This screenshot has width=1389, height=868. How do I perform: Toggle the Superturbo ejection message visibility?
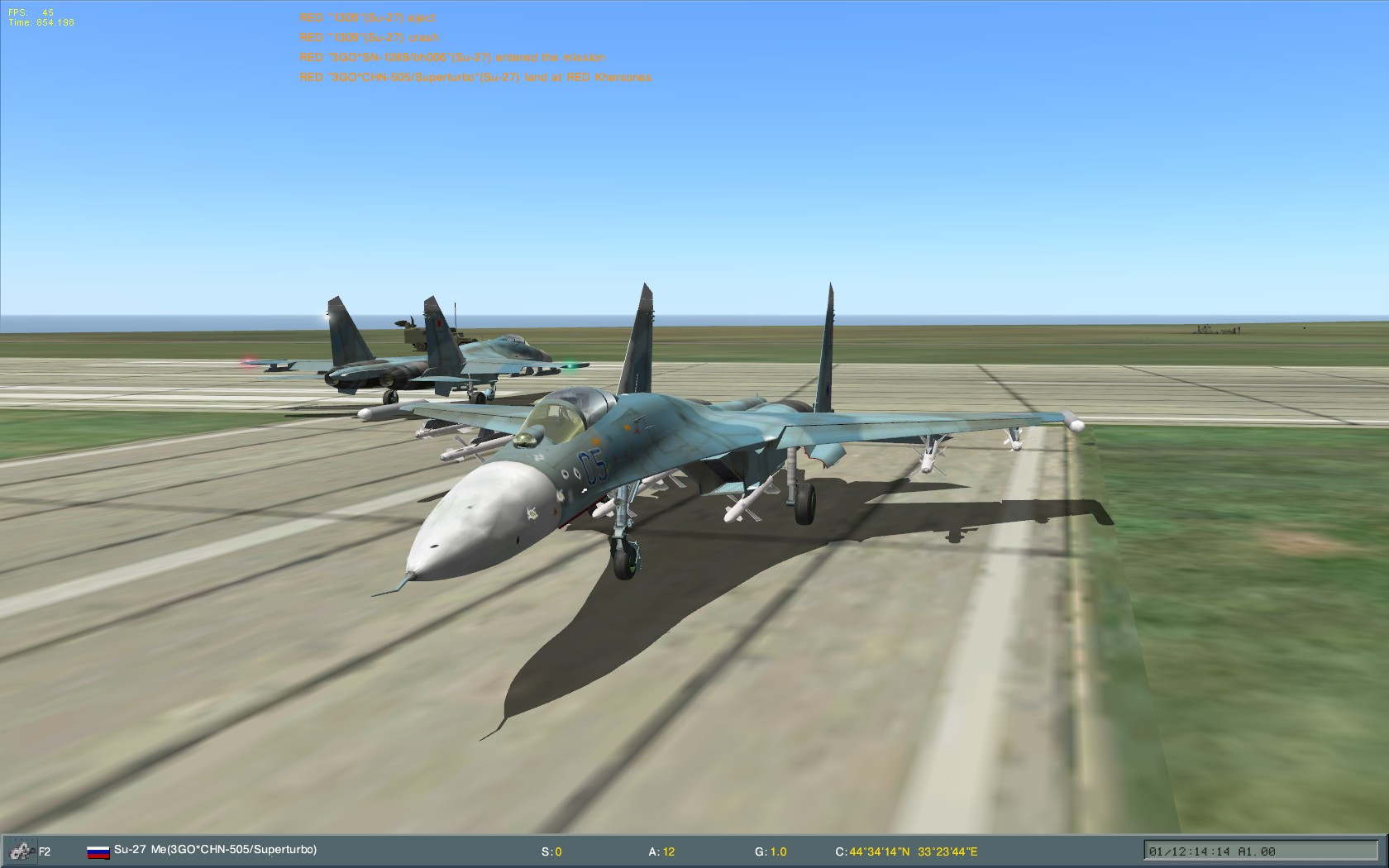[x=368, y=17]
